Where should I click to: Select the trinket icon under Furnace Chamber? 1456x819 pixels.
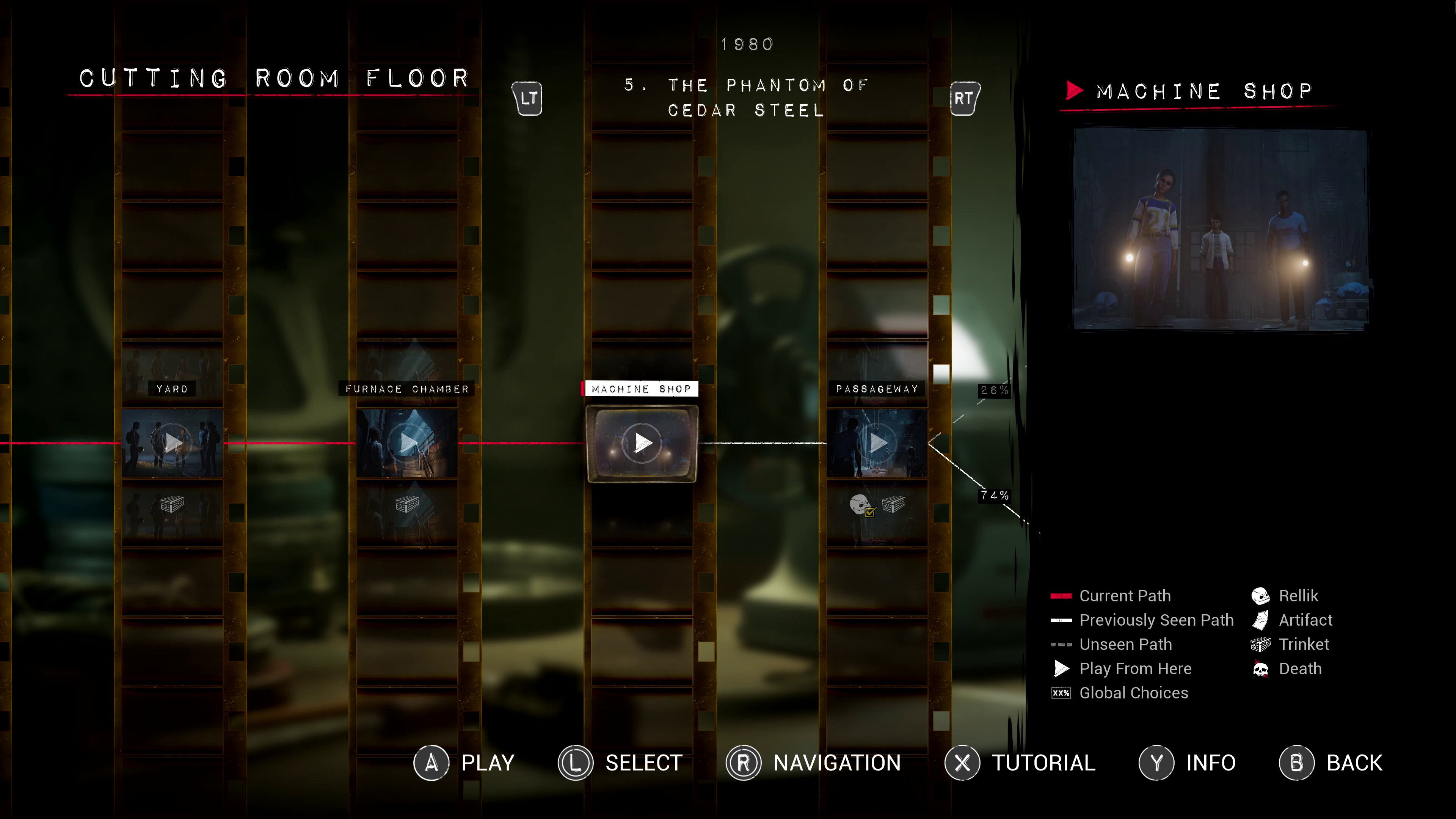[x=407, y=503]
